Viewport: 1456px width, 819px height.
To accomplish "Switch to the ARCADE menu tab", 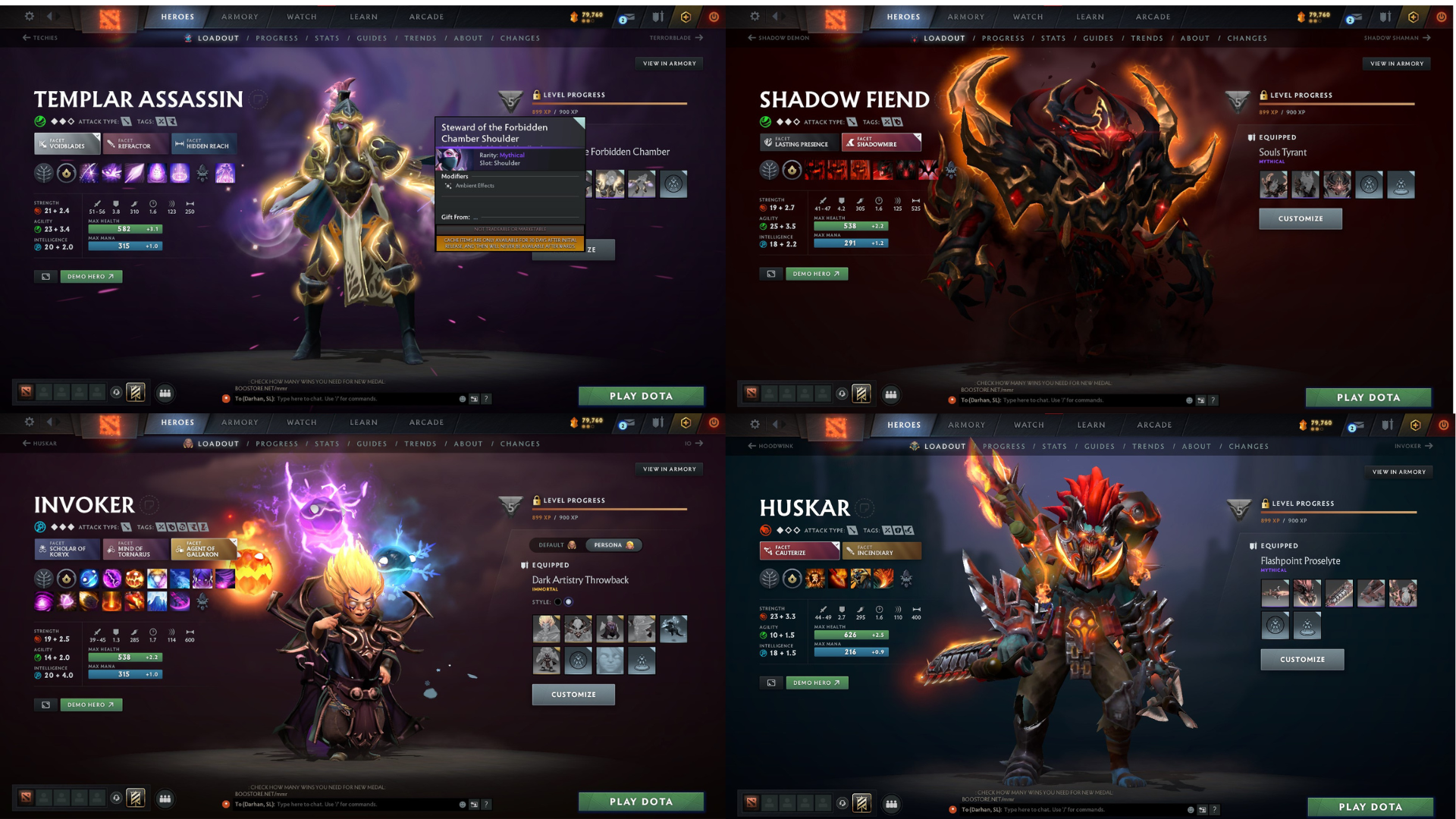I will point(425,17).
